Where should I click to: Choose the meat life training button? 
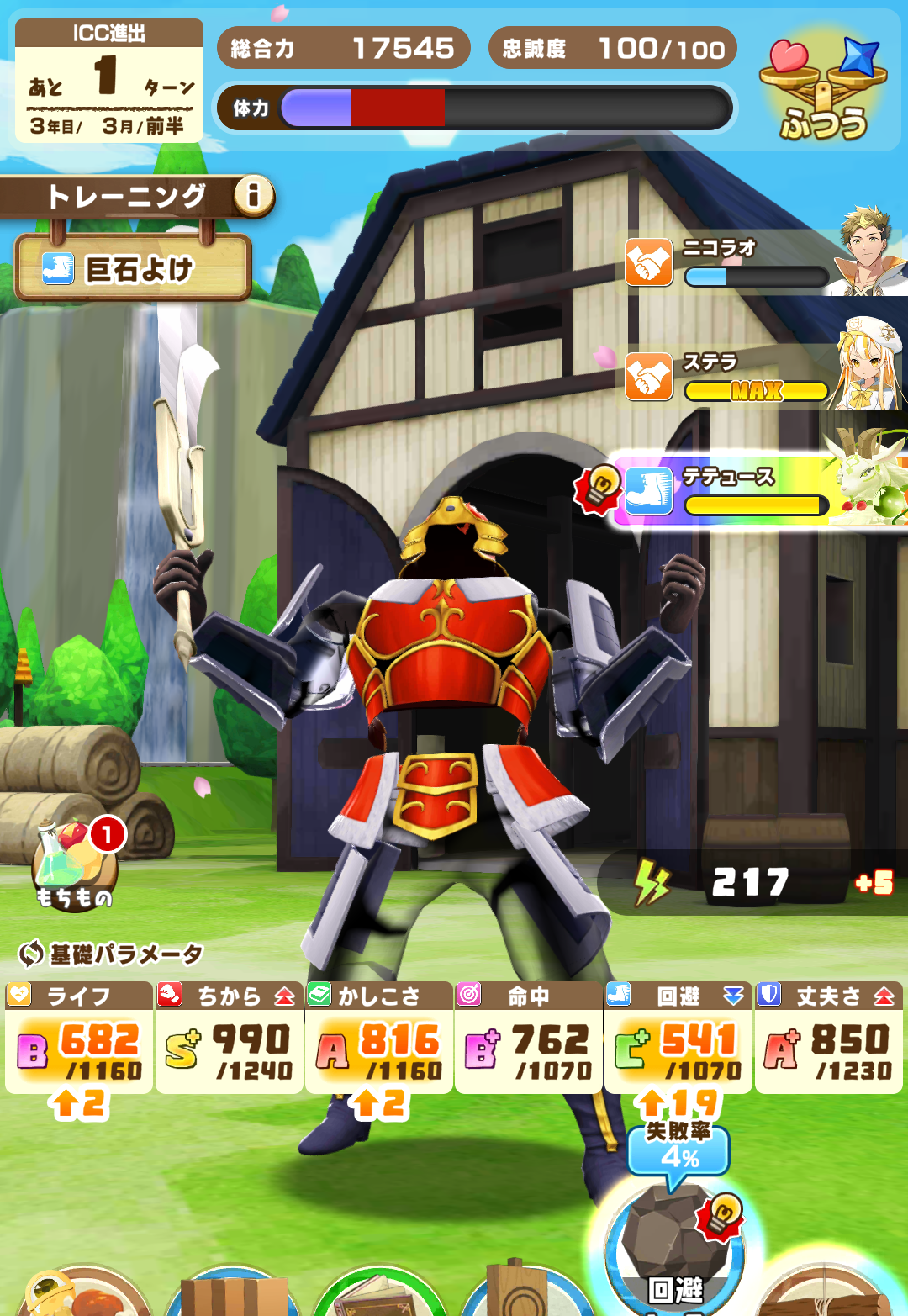coord(84,1295)
